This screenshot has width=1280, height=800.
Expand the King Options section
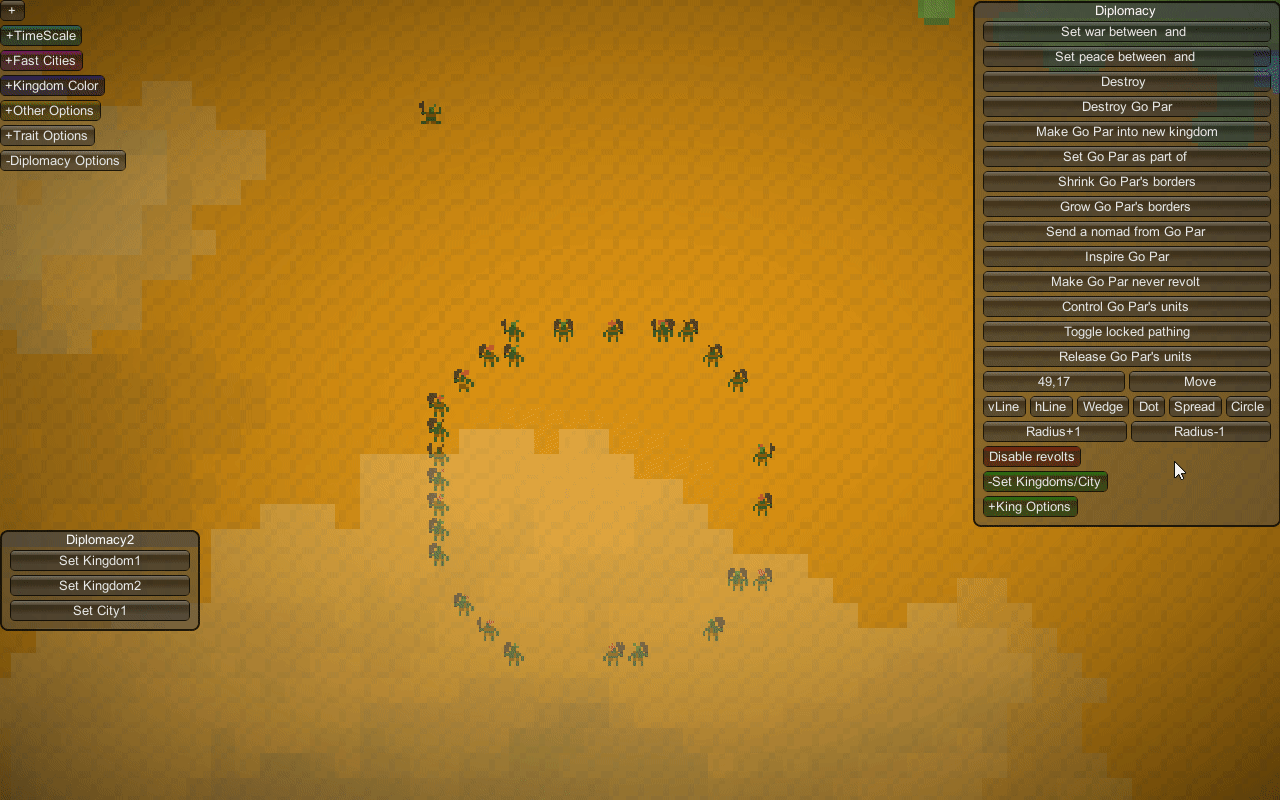pyautogui.click(x=1030, y=507)
